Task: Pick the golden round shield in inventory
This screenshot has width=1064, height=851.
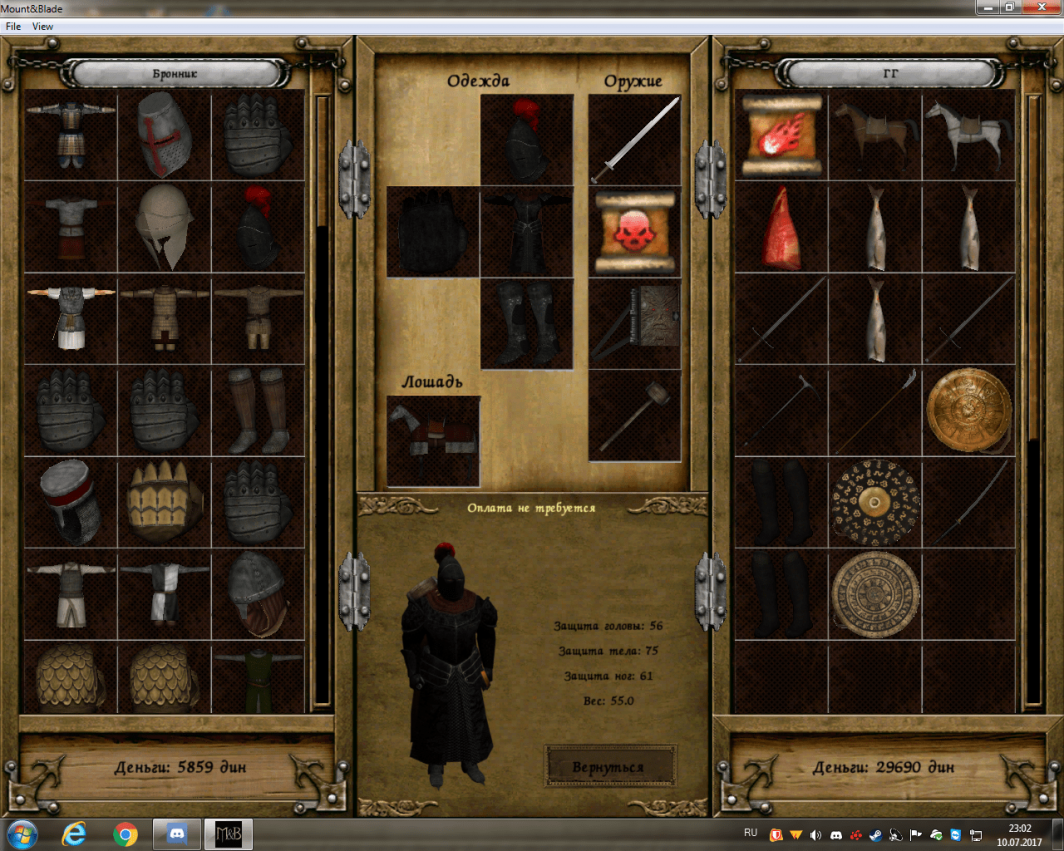Action: [967, 411]
